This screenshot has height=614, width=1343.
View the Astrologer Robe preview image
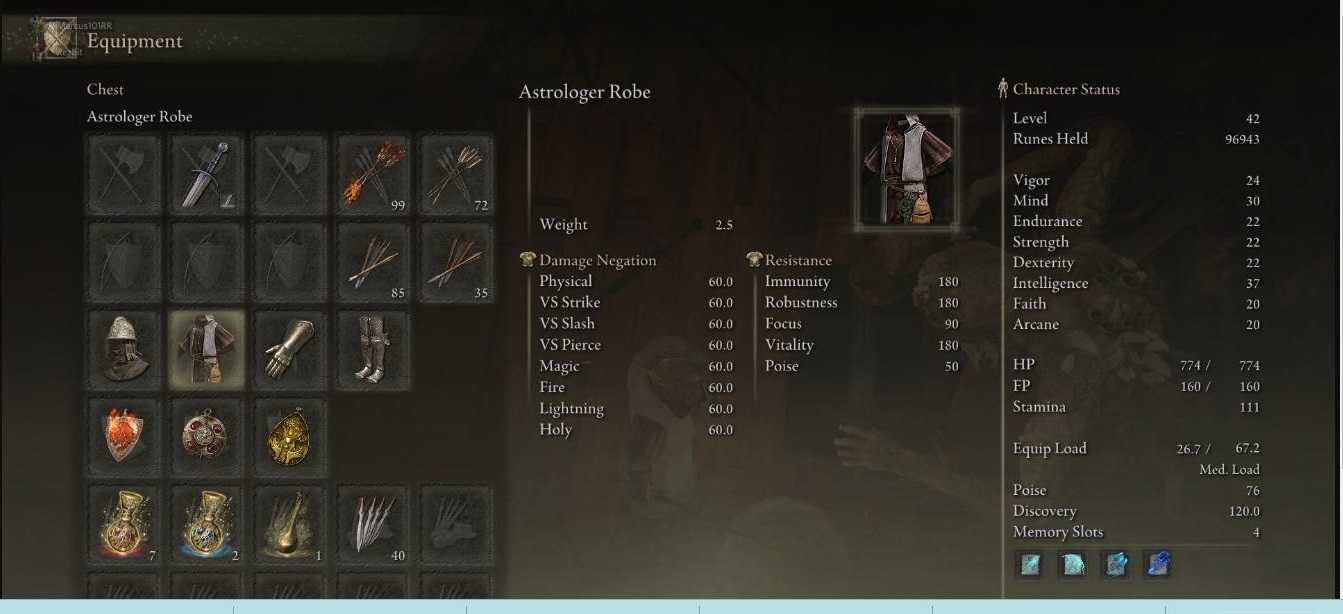tap(907, 167)
